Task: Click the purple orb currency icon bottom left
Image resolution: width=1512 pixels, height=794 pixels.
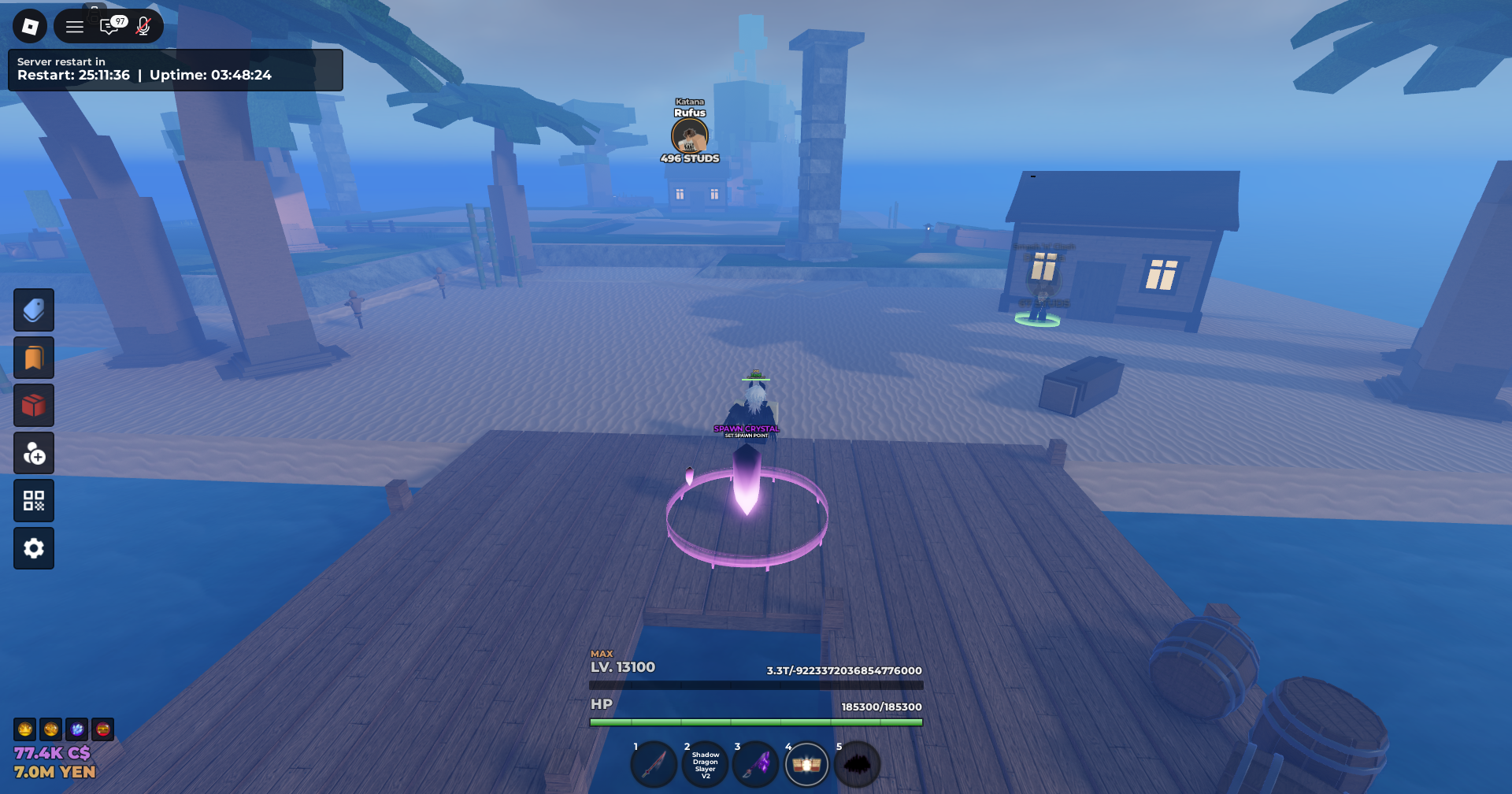Action: (76, 729)
